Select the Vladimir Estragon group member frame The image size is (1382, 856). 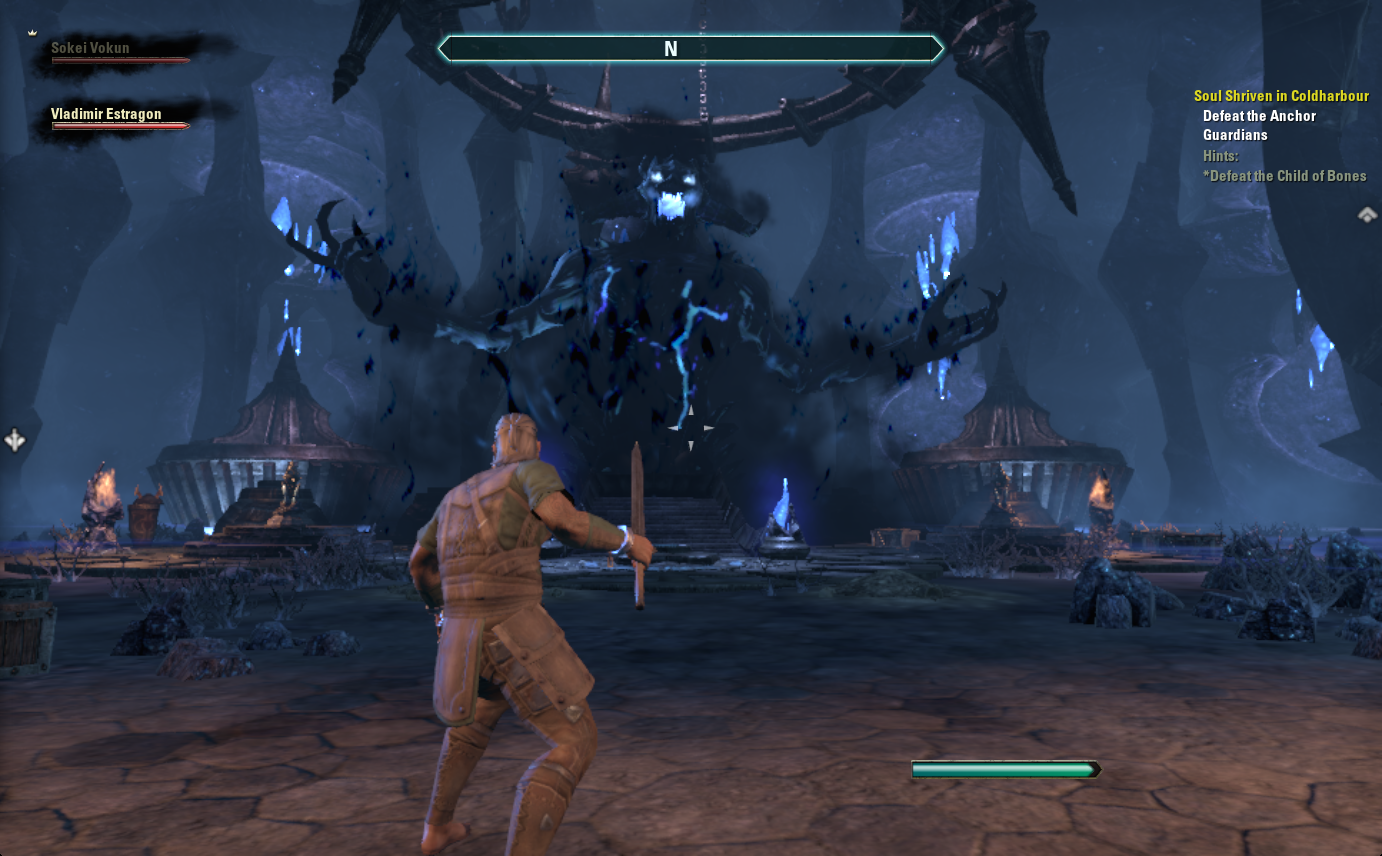click(x=120, y=118)
